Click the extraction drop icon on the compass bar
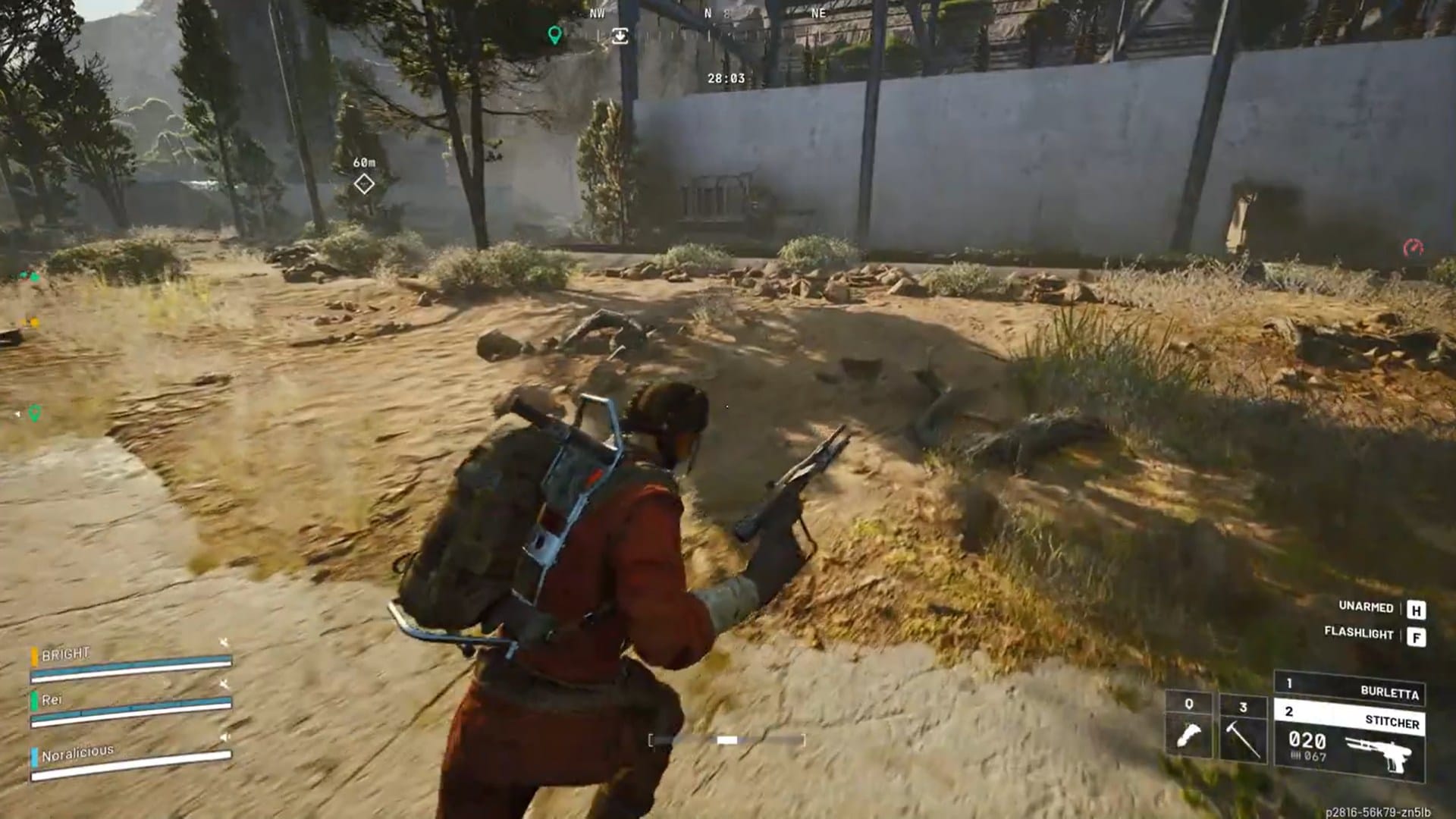The image size is (1456, 819). [x=620, y=36]
